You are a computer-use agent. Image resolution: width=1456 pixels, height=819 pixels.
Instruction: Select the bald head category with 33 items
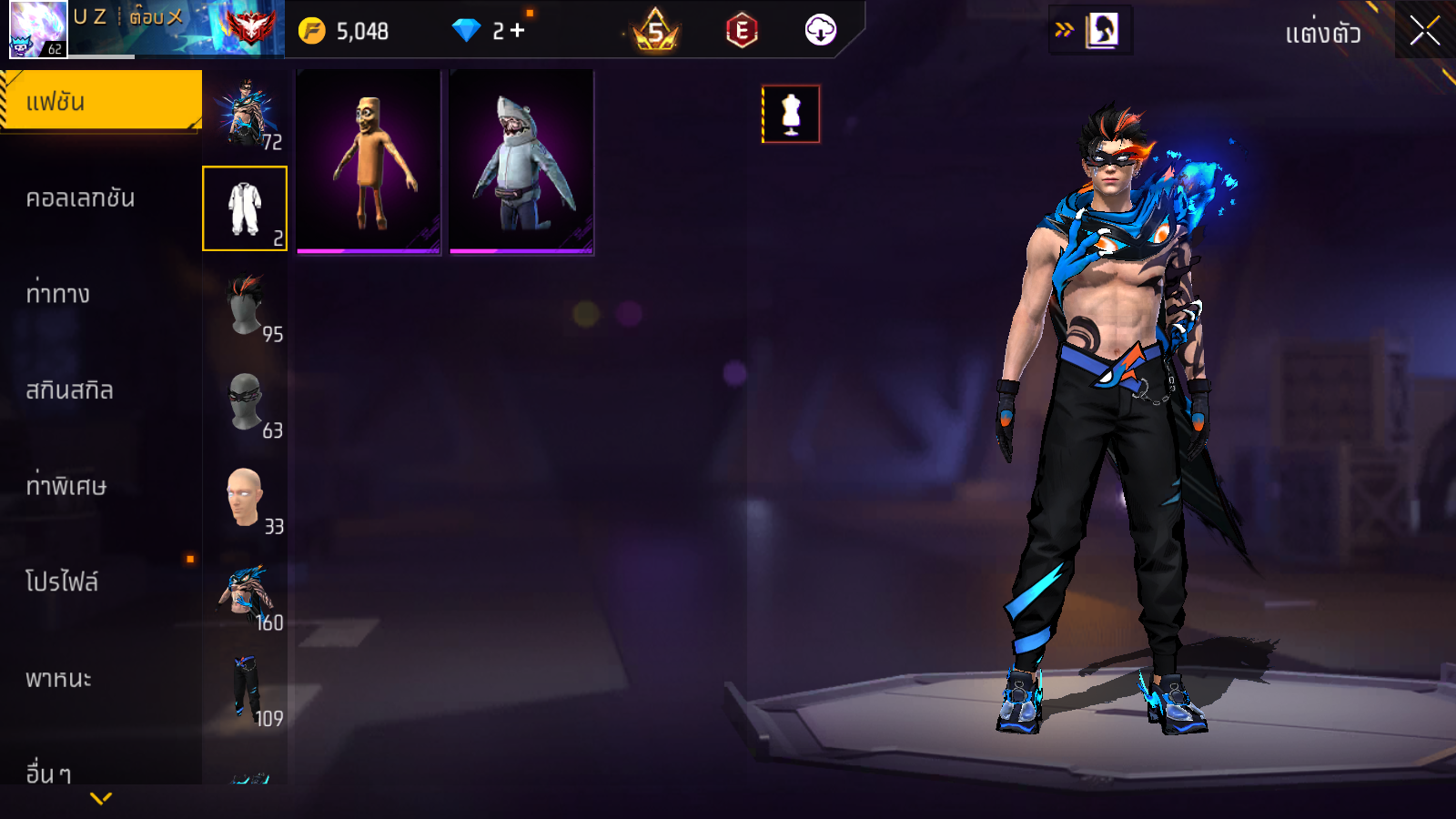(x=245, y=499)
